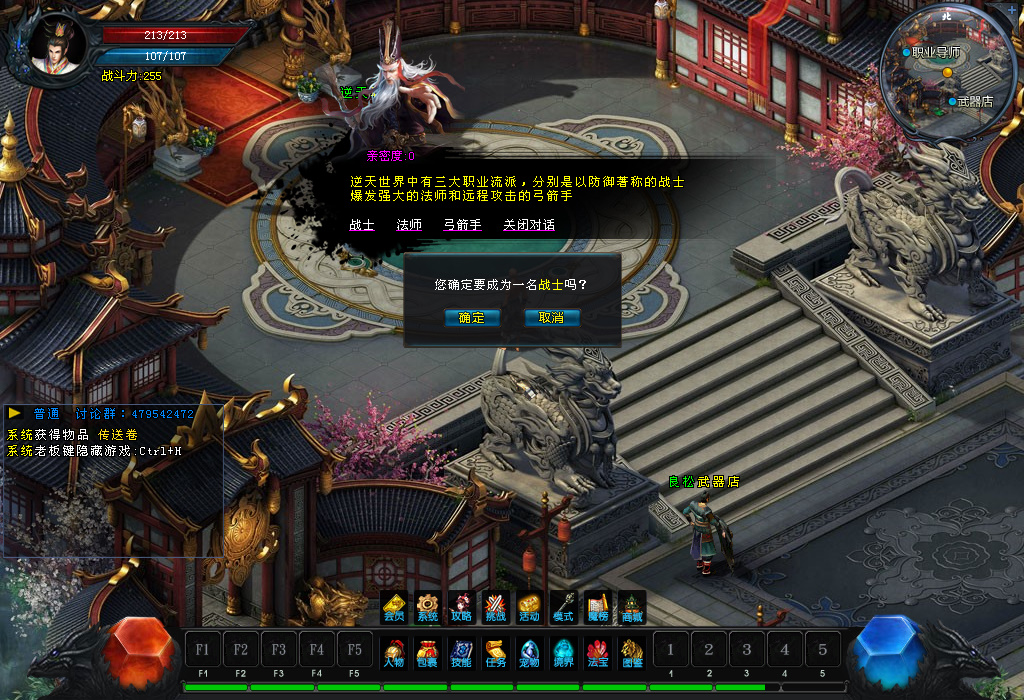Cancel the class choice with 取消
This screenshot has height=700, width=1024.
[x=551, y=318]
